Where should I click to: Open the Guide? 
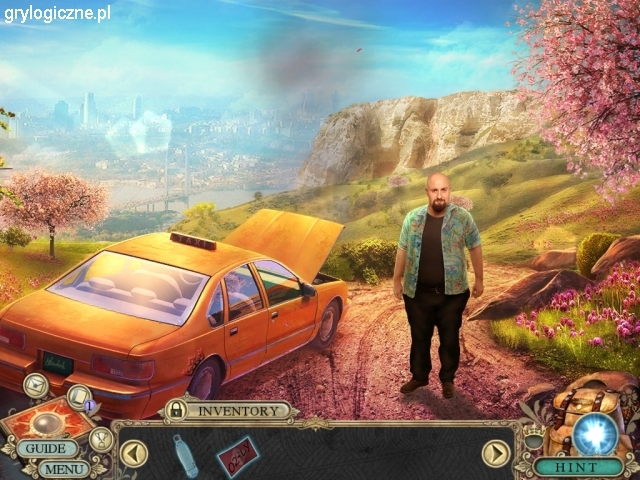46,449
